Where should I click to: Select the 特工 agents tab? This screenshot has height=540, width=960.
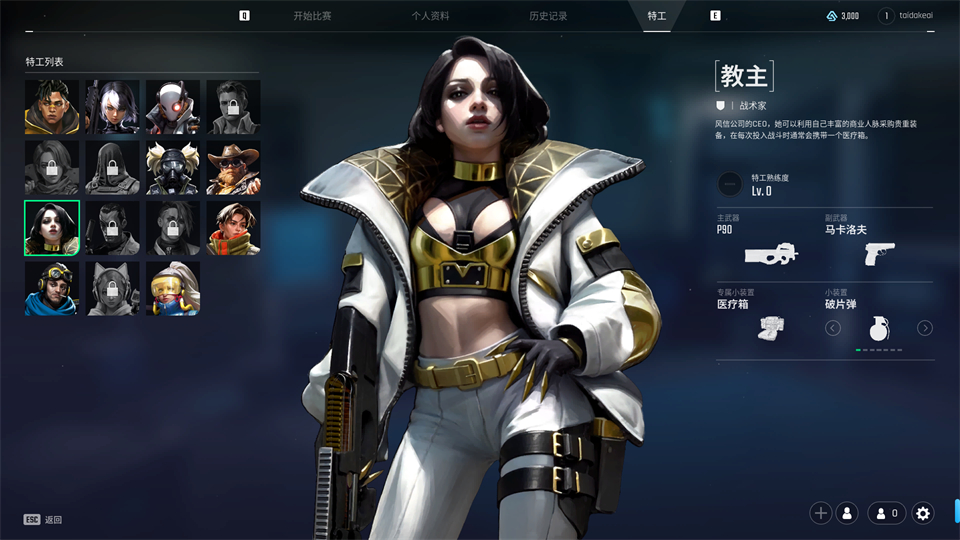pyautogui.click(x=656, y=16)
